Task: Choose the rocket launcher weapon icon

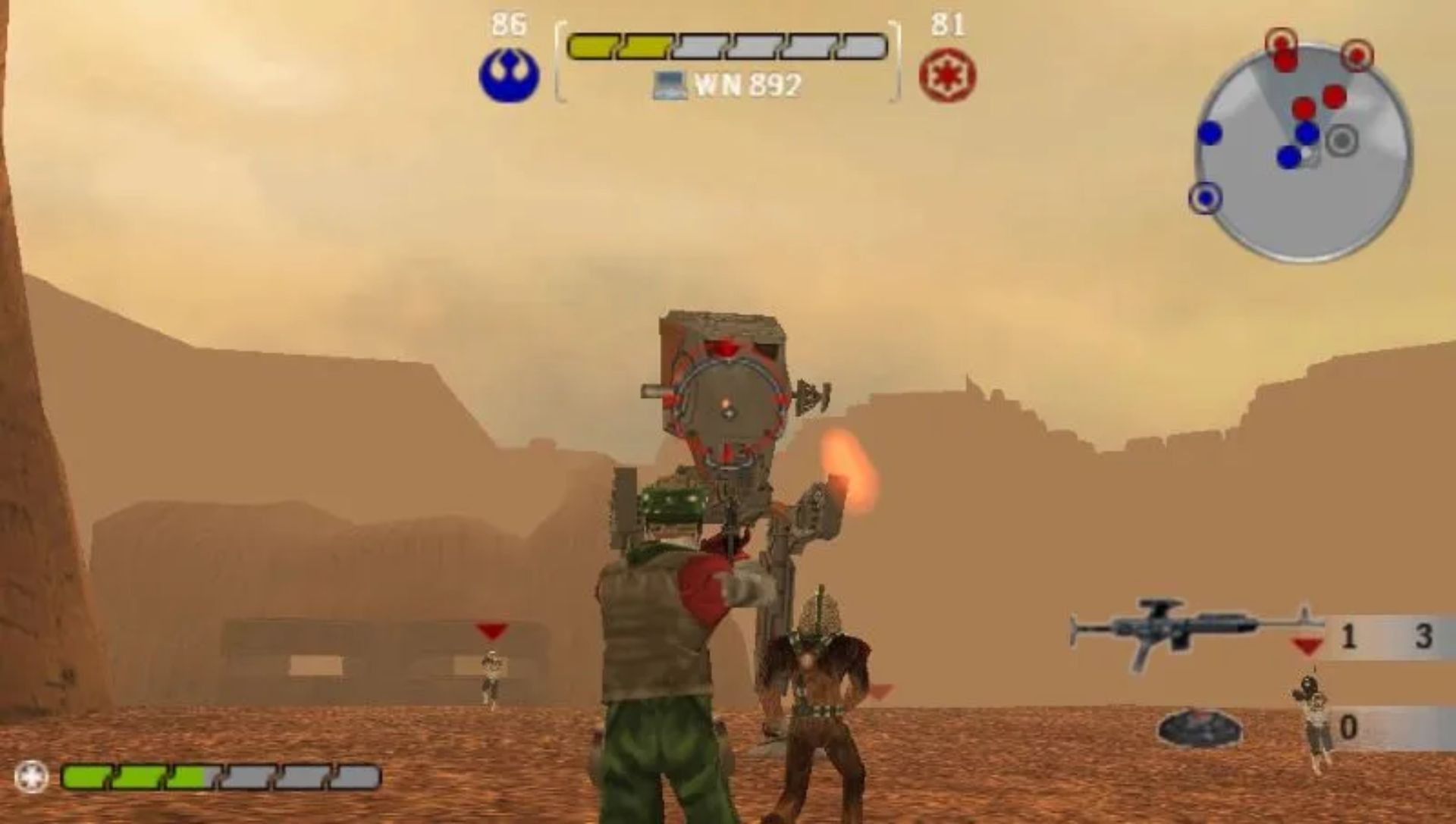Action: [1187, 633]
